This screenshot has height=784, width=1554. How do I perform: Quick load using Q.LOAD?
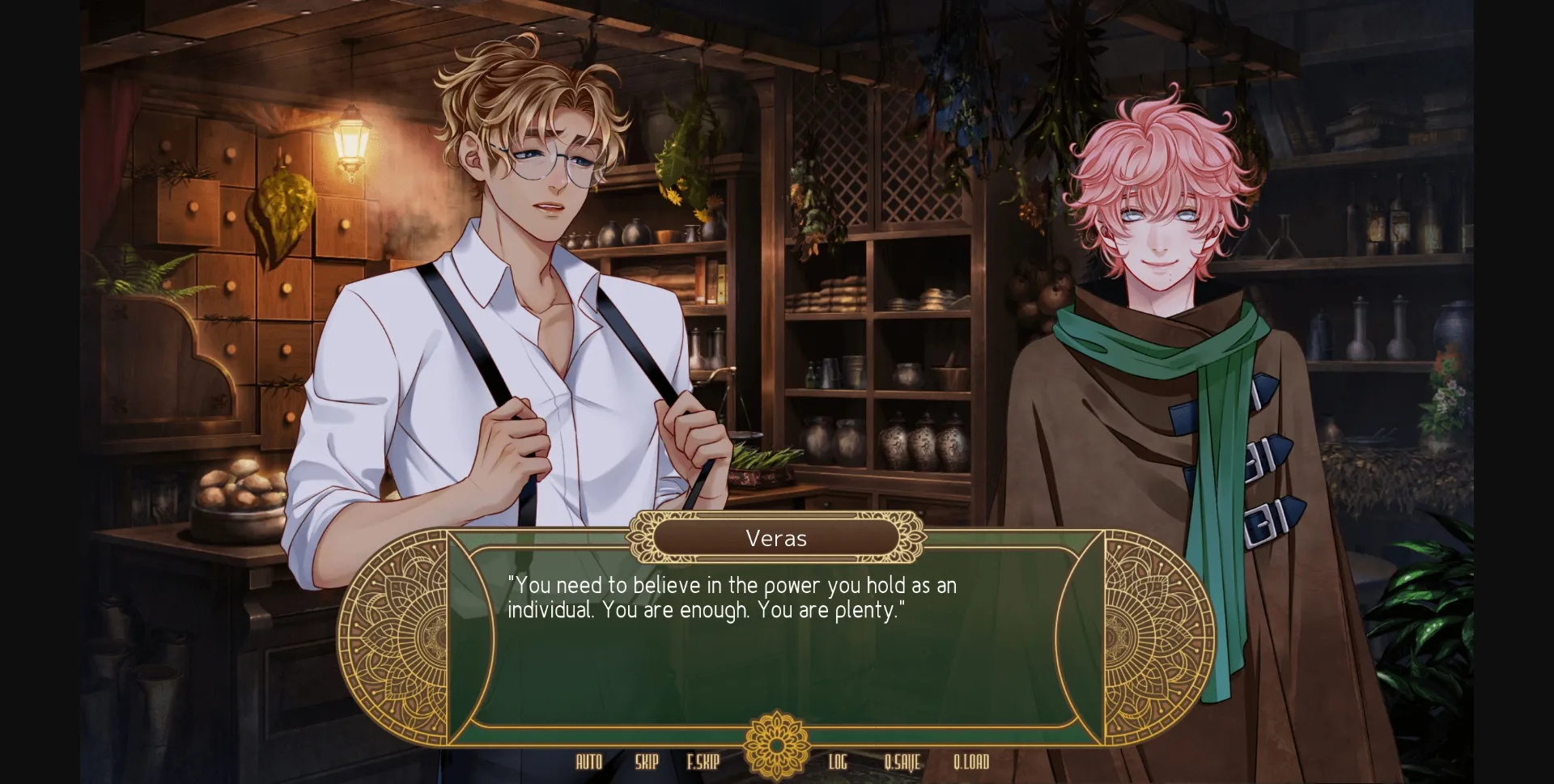[x=971, y=761]
